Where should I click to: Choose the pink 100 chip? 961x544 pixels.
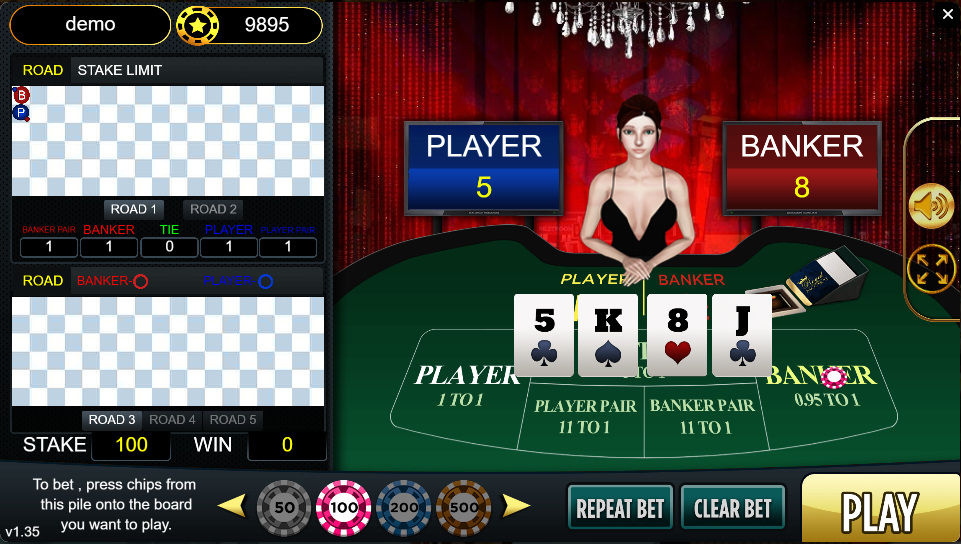click(344, 507)
